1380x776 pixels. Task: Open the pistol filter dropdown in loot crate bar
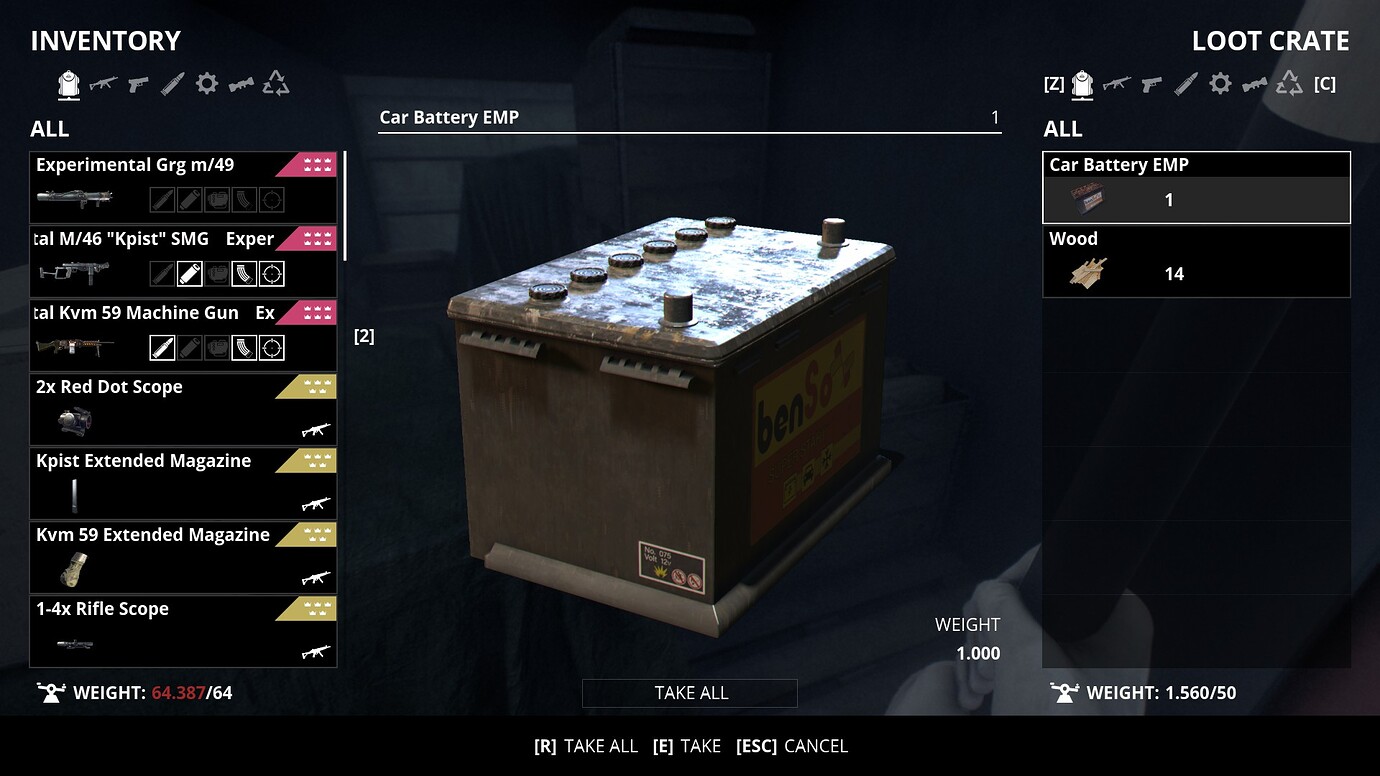tap(1150, 85)
